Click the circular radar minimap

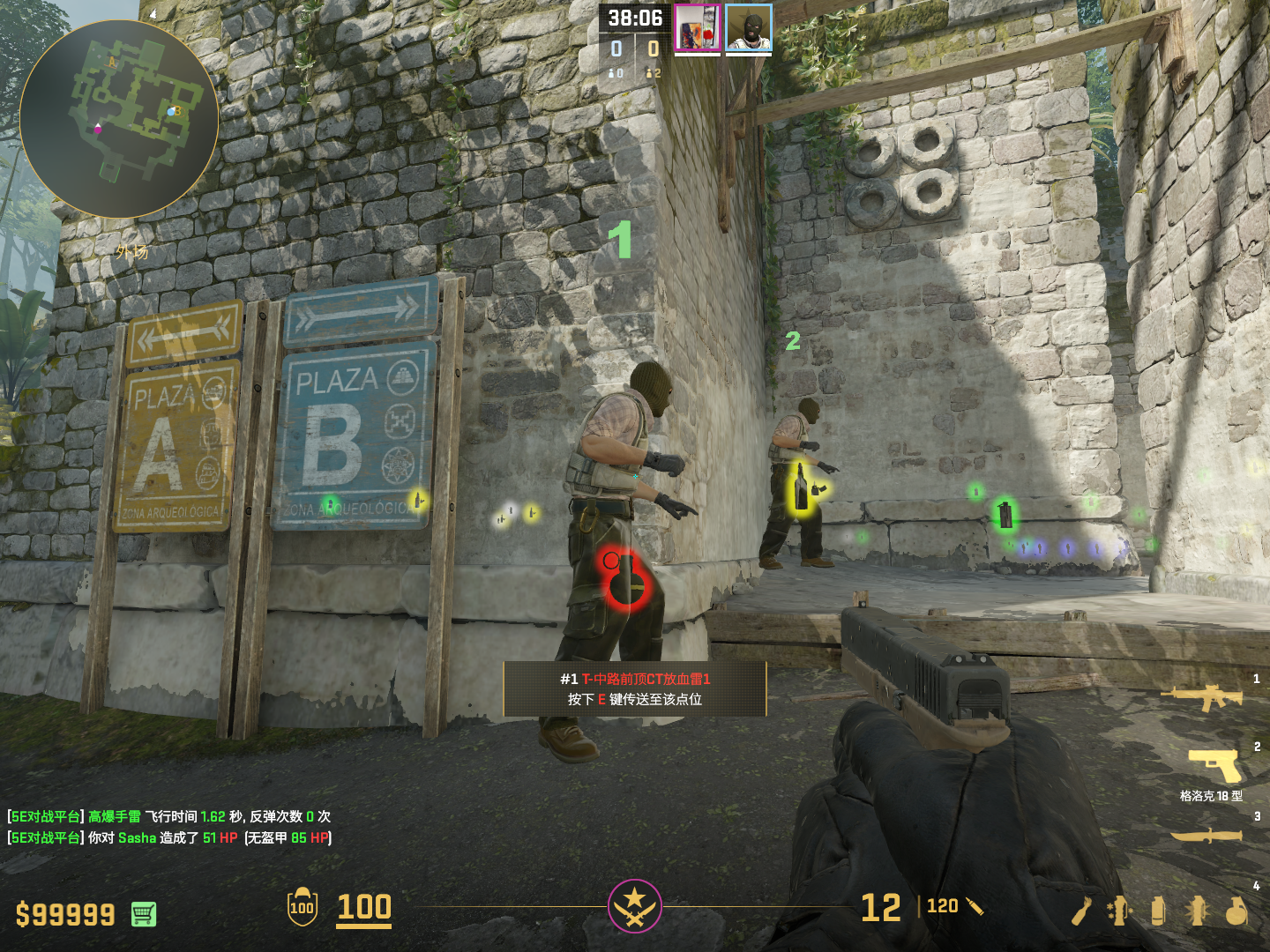pyautogui.click(x=119, y=119)
